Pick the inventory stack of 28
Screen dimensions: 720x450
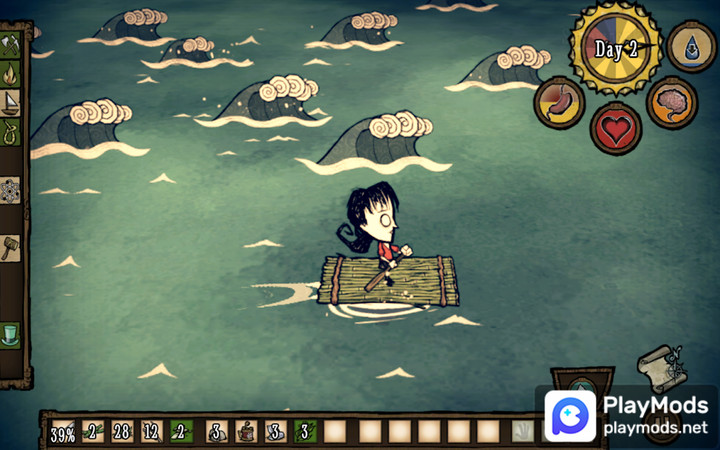pos(123,432)
